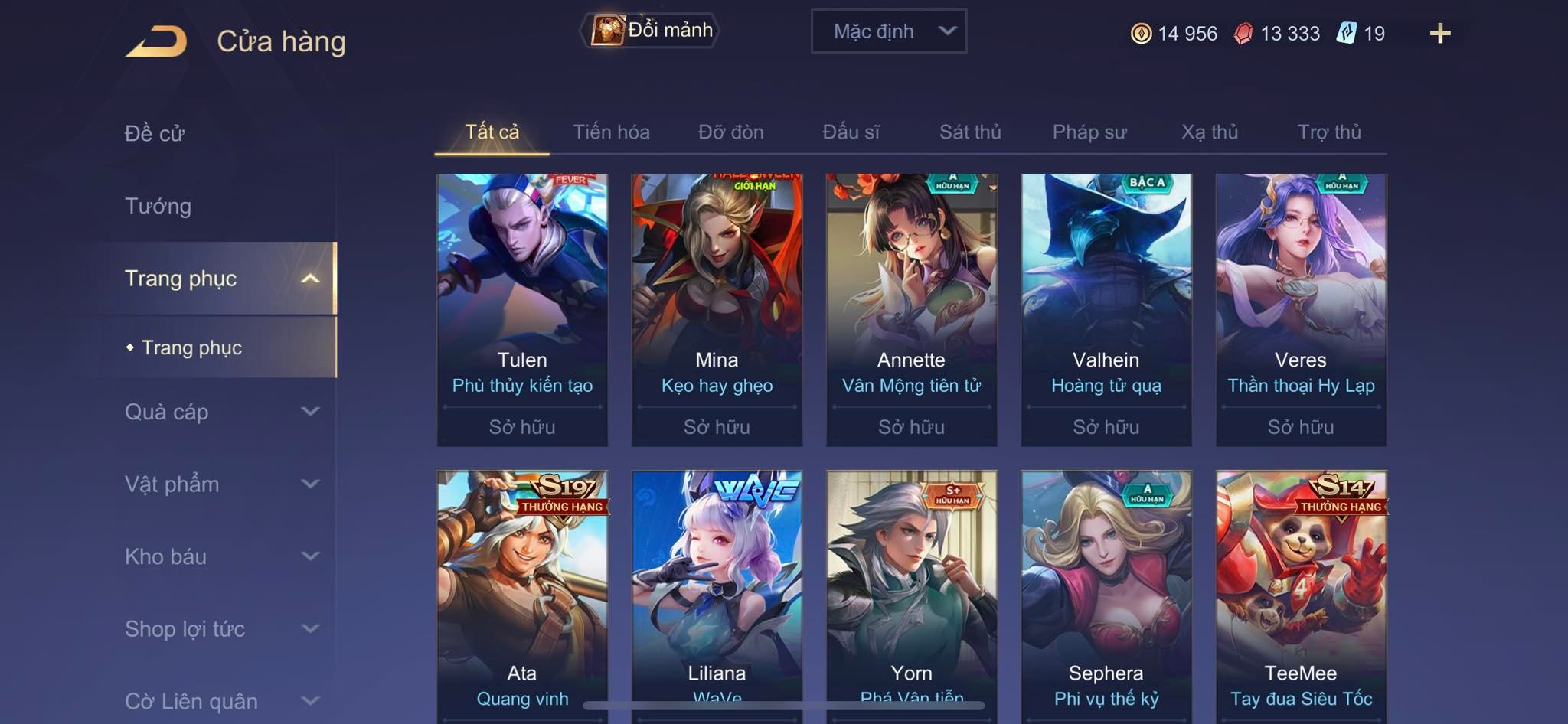Filter skins by Sát thủ tab

(x=970, y=132)
